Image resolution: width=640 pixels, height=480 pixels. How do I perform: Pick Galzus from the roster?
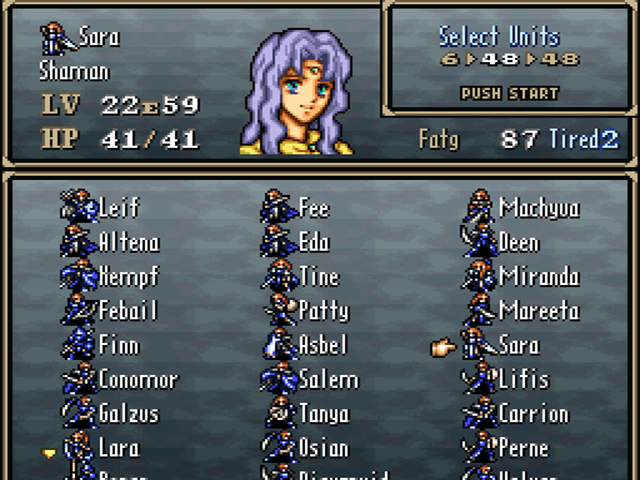coord(128,413)
